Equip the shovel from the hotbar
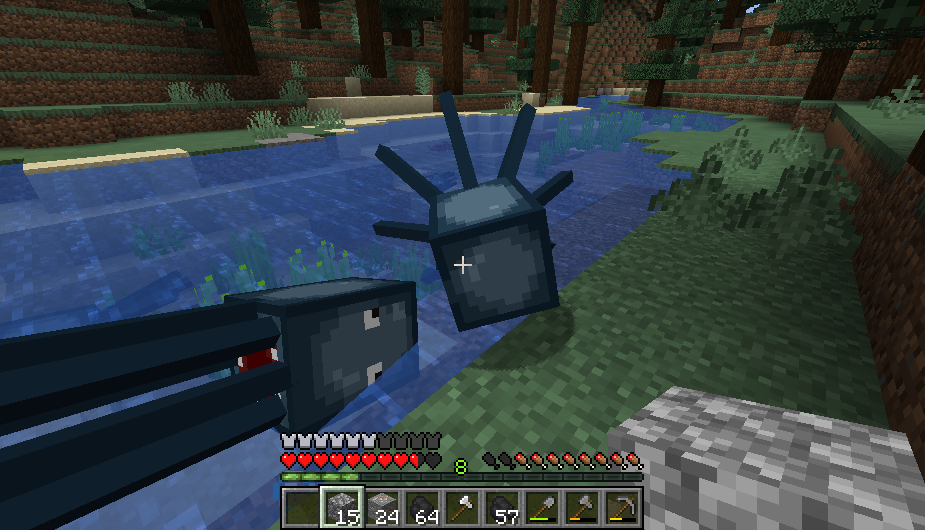 pyautogui.click(x=542, y=507)
